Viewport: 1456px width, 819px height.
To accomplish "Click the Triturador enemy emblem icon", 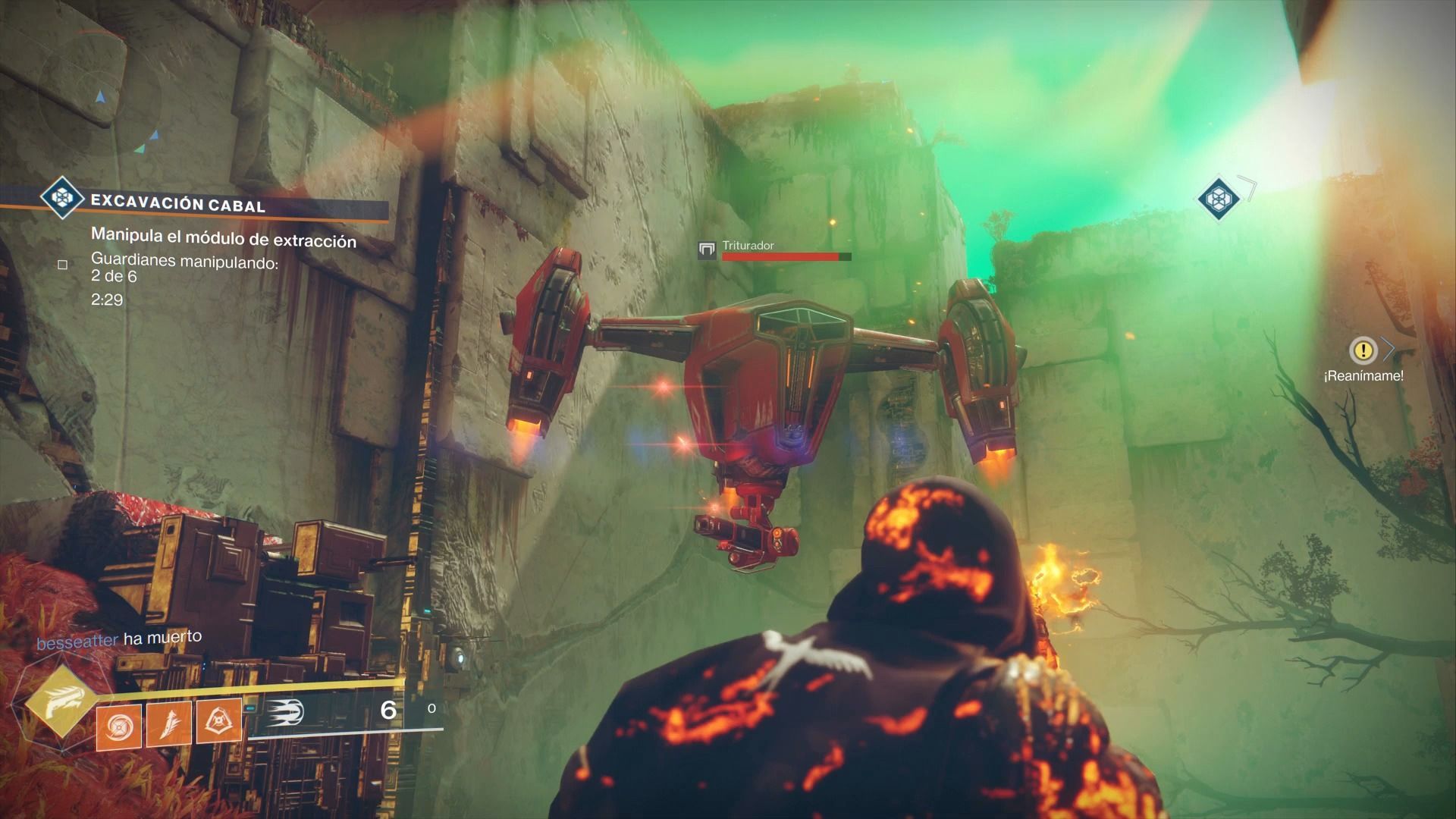I will [x=708, y=249].
